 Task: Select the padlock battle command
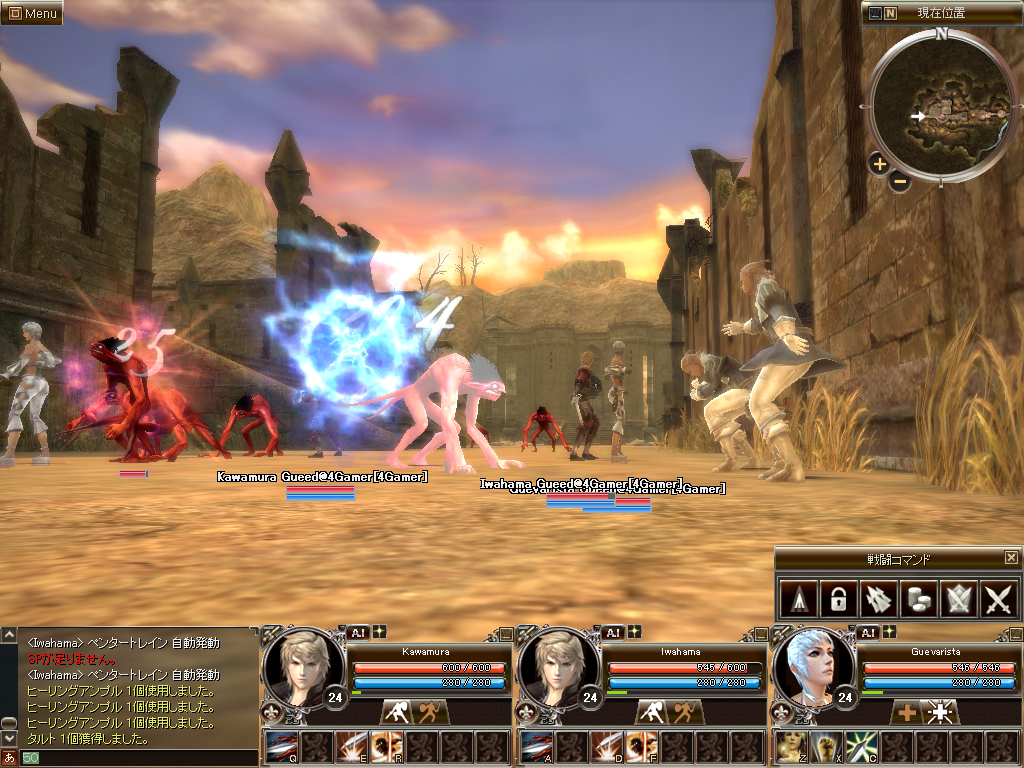point(836,599)
